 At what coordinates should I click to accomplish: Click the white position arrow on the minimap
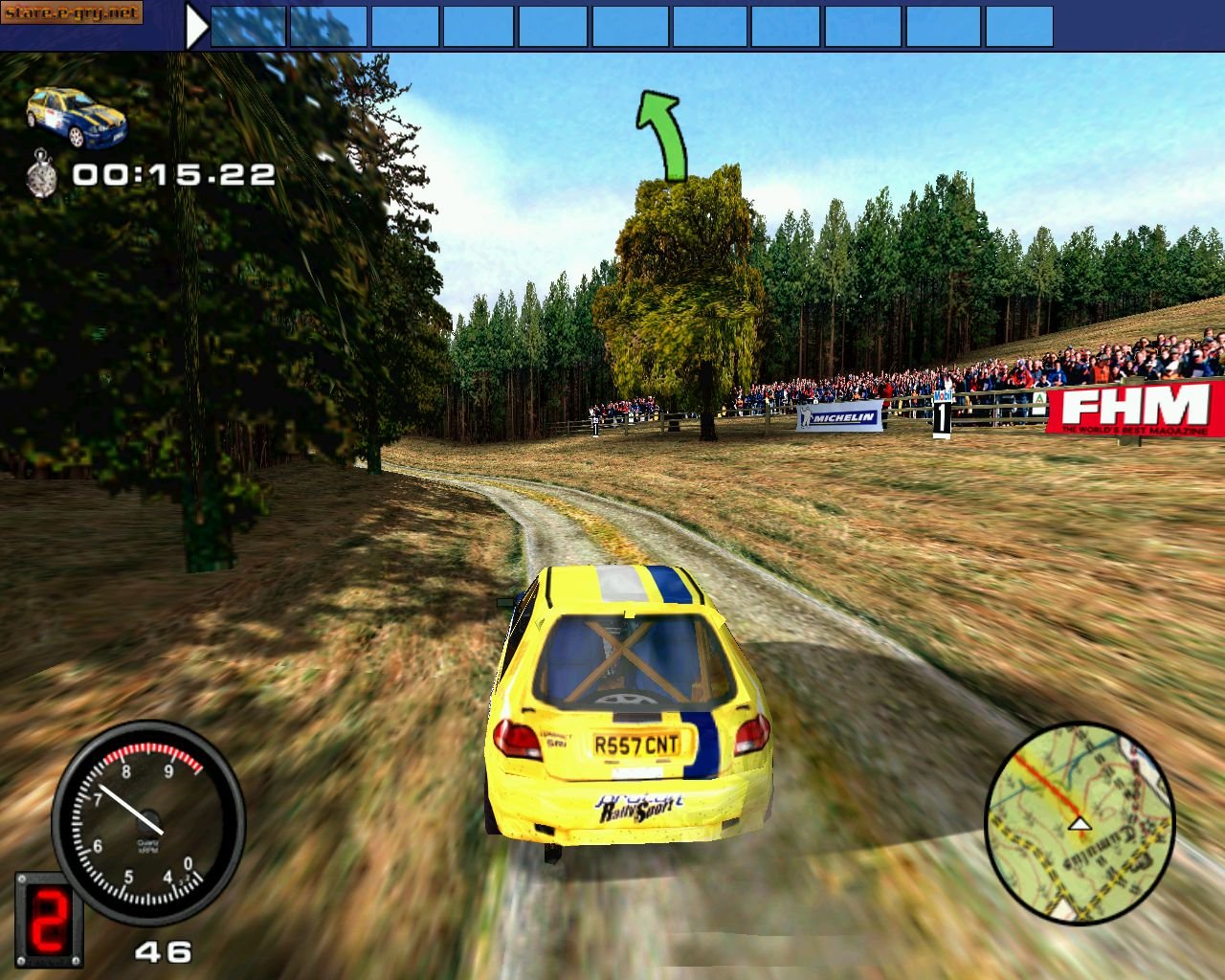[x=1081, y=823]
